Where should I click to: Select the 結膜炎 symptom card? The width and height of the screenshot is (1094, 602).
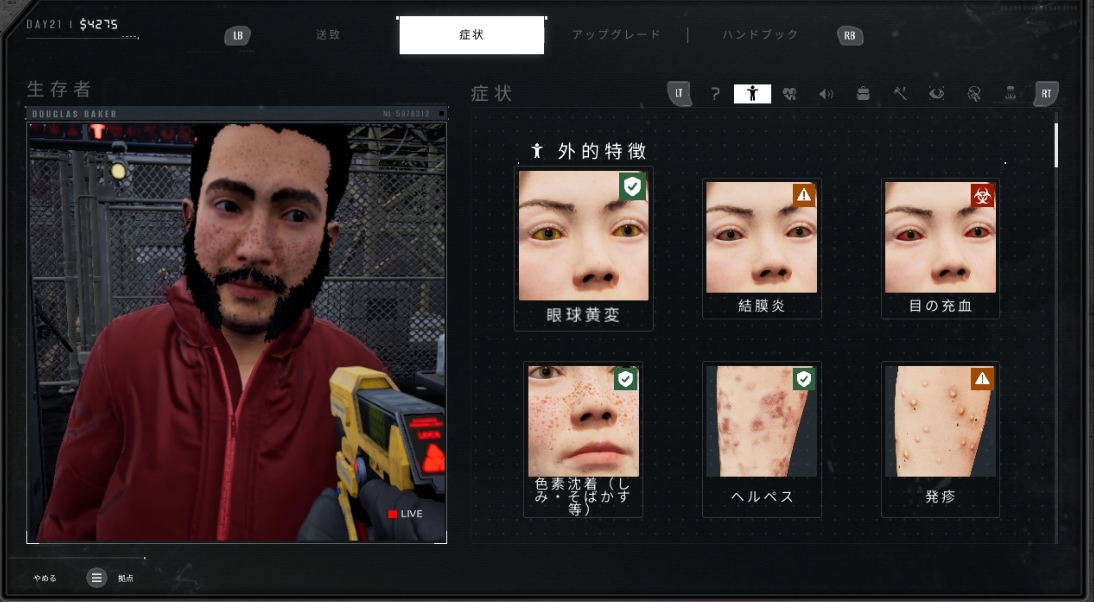tap(762, 248)
